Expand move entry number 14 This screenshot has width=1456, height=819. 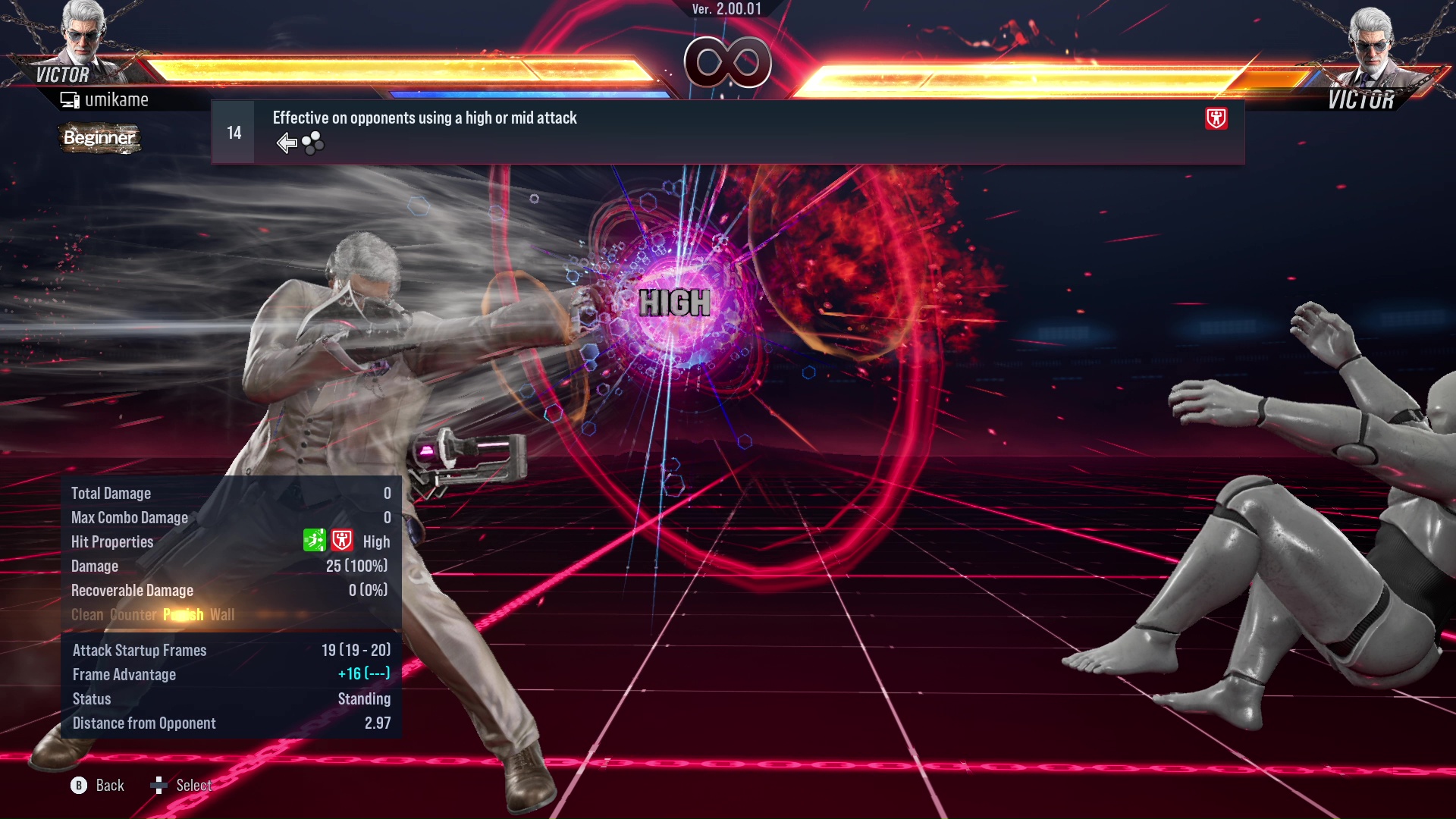233,131
